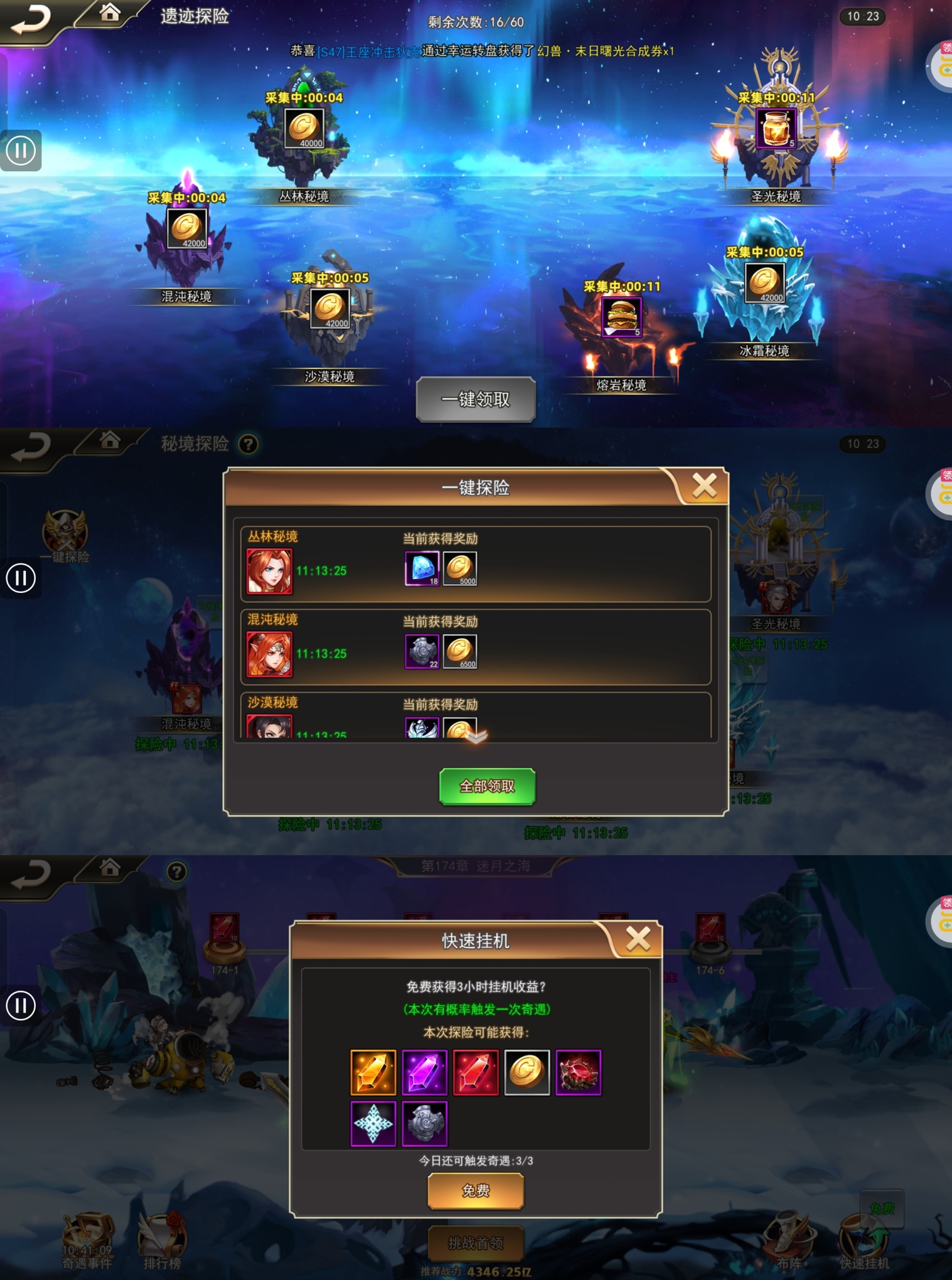Image resolution: width=952 pixels, height=1280 pixels.
Task: Tap the 免费 button in 快速挂机 dialog
Action: pyautogui.click(x=475, y=1190)
